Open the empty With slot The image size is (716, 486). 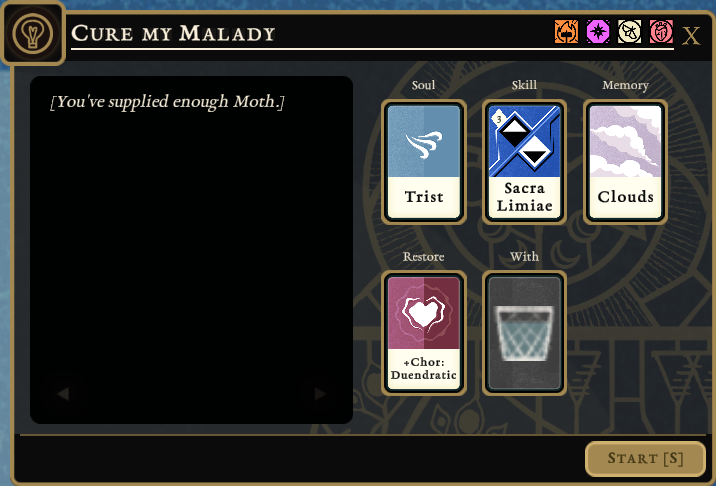click(x=524, y=333)
